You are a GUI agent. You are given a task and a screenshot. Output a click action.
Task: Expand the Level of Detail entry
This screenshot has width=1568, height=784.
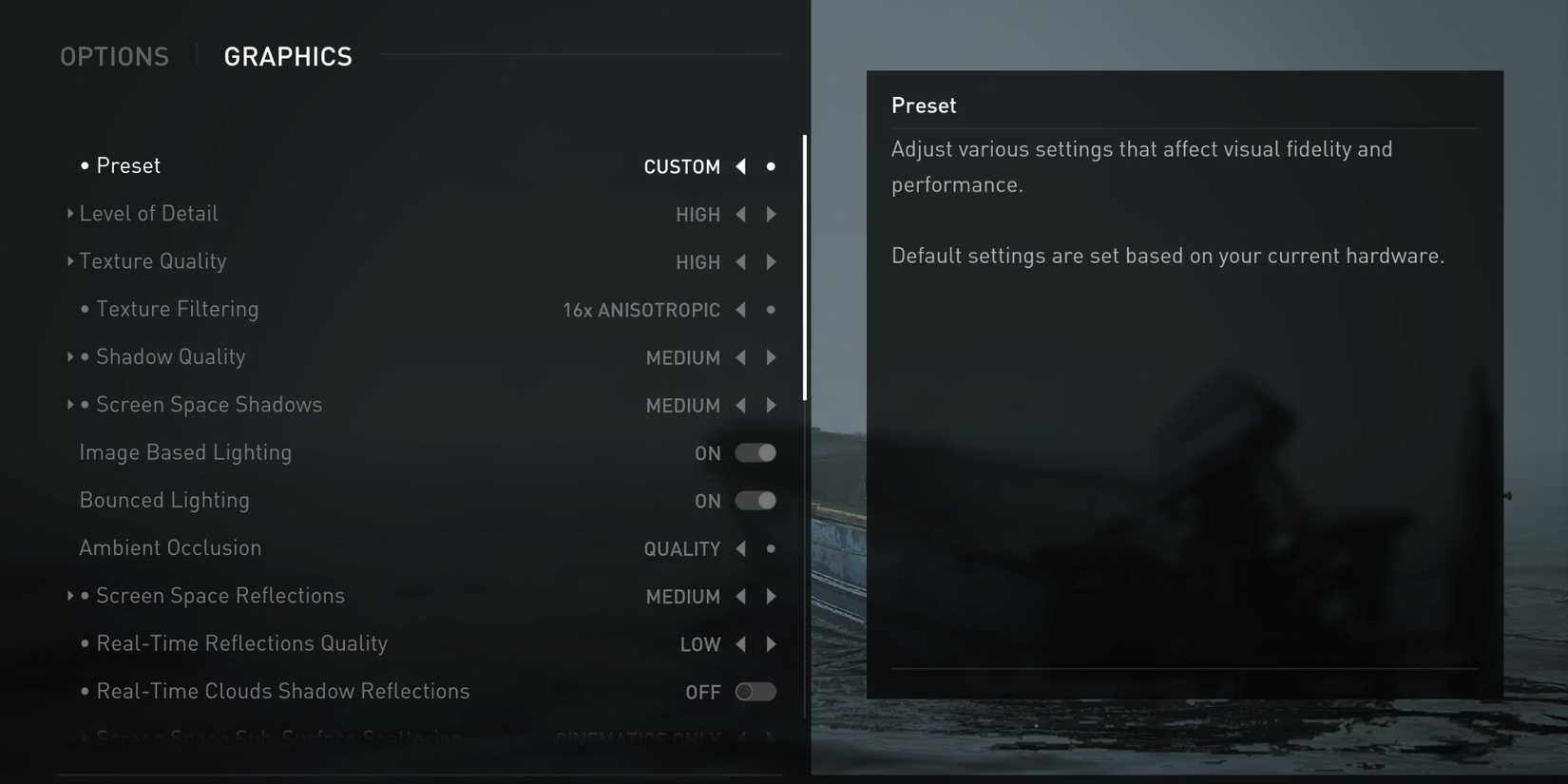pyautogui.click(x=70, y=214)
